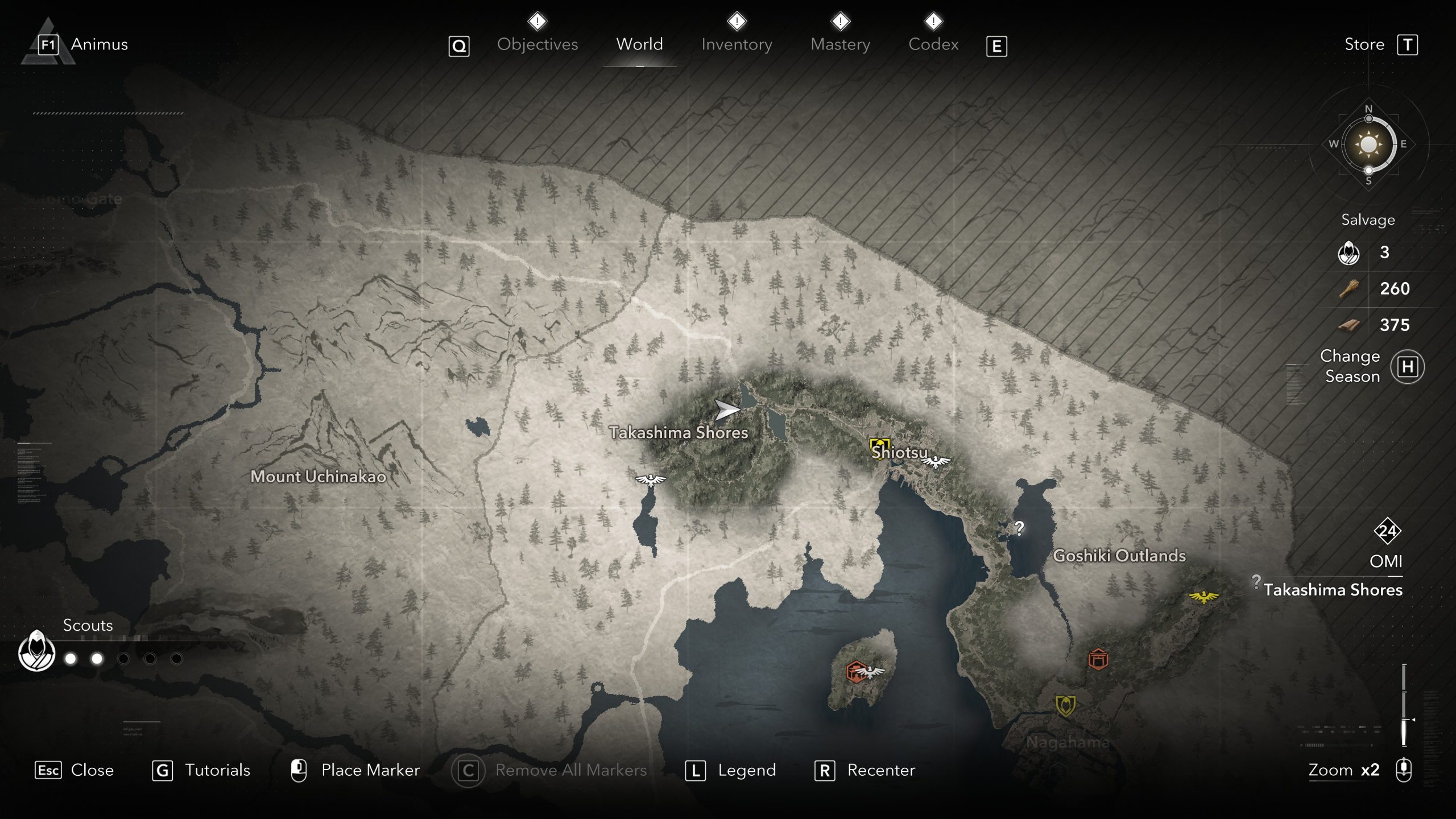The image size is (1456, 819).
Task: Open the Store
Action: coord(1364,44)
